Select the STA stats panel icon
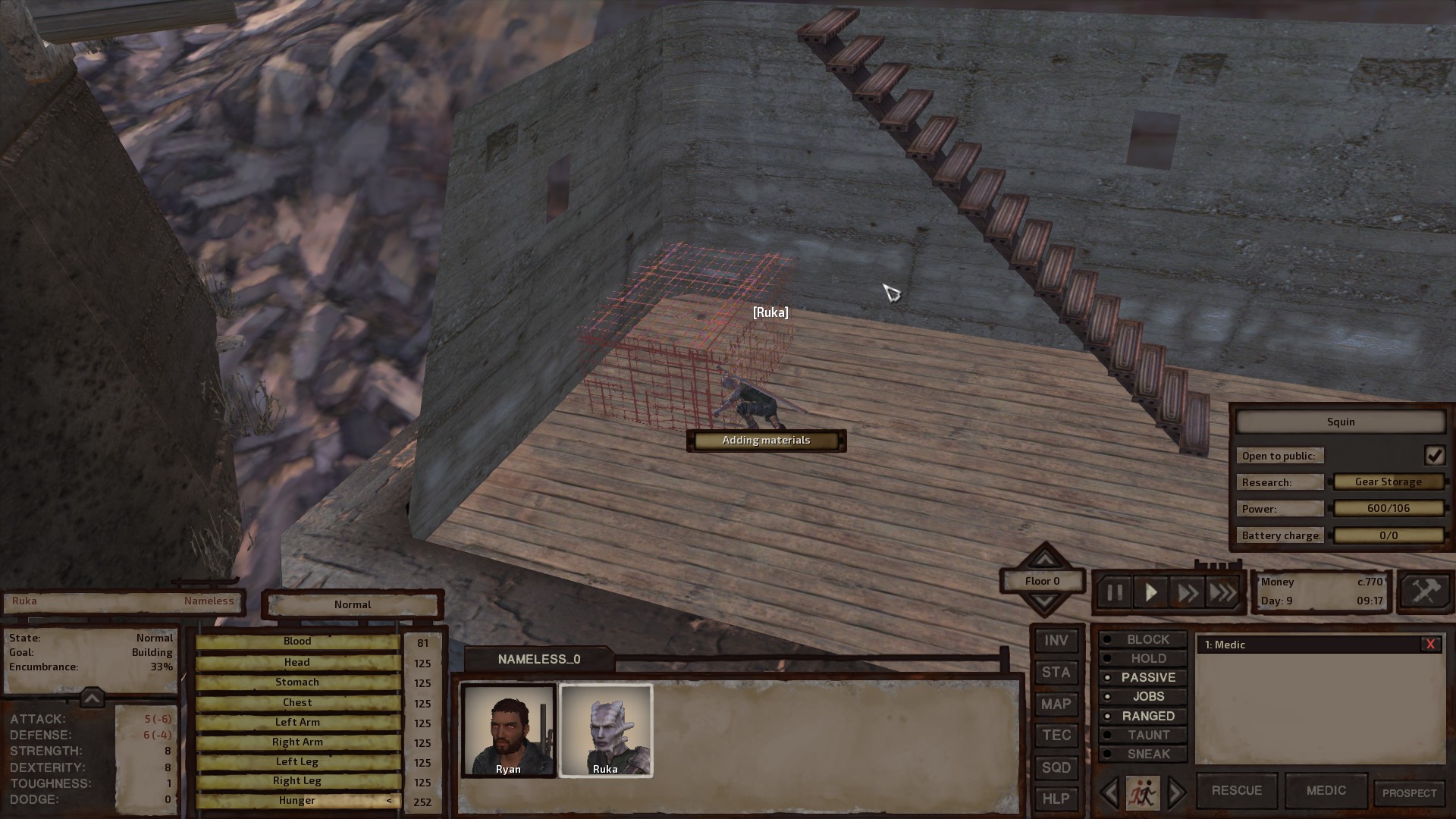1456x819 pixels. [1056, 673]
